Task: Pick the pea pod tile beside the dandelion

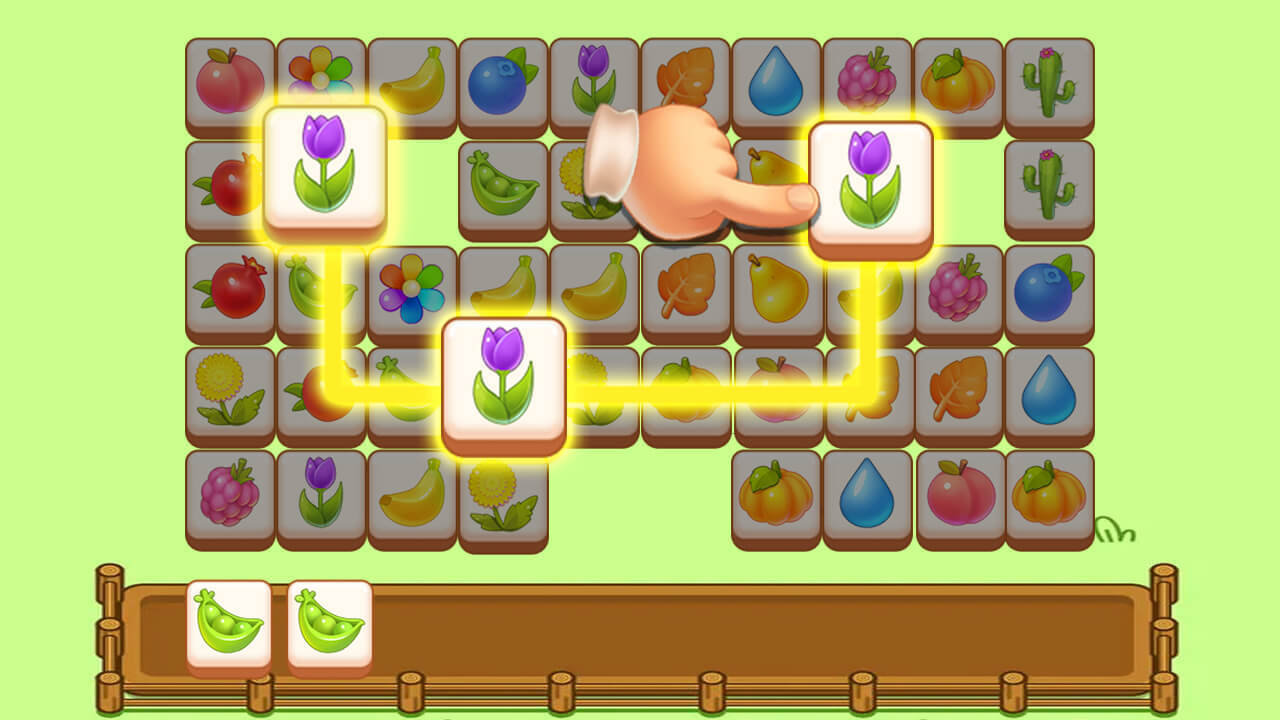Action: coord(503,185)
